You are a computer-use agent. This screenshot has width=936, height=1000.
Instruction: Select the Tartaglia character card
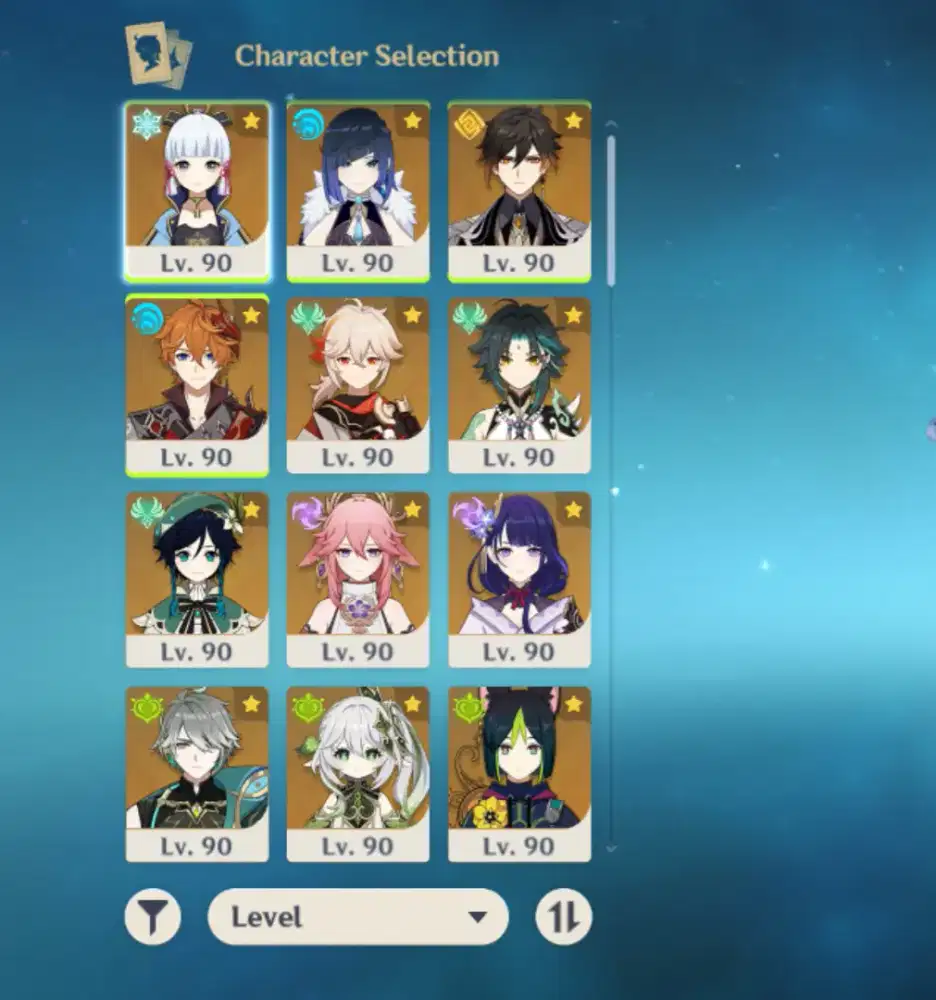tap(197, 385)
